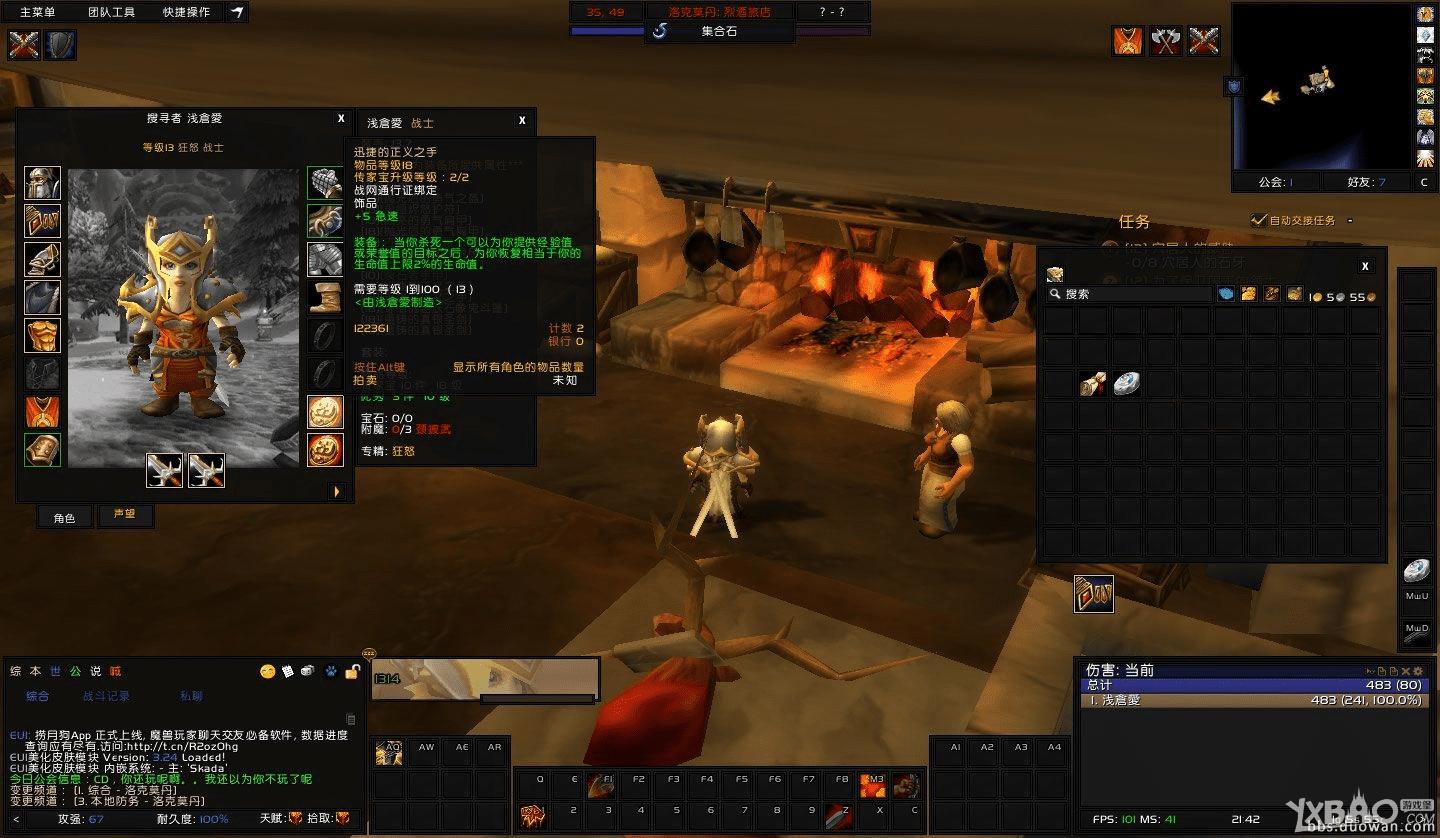Viewport: 1440px width, 838px height.
Task: Open the 主菜单 main menu
Action: click(38, 12)
